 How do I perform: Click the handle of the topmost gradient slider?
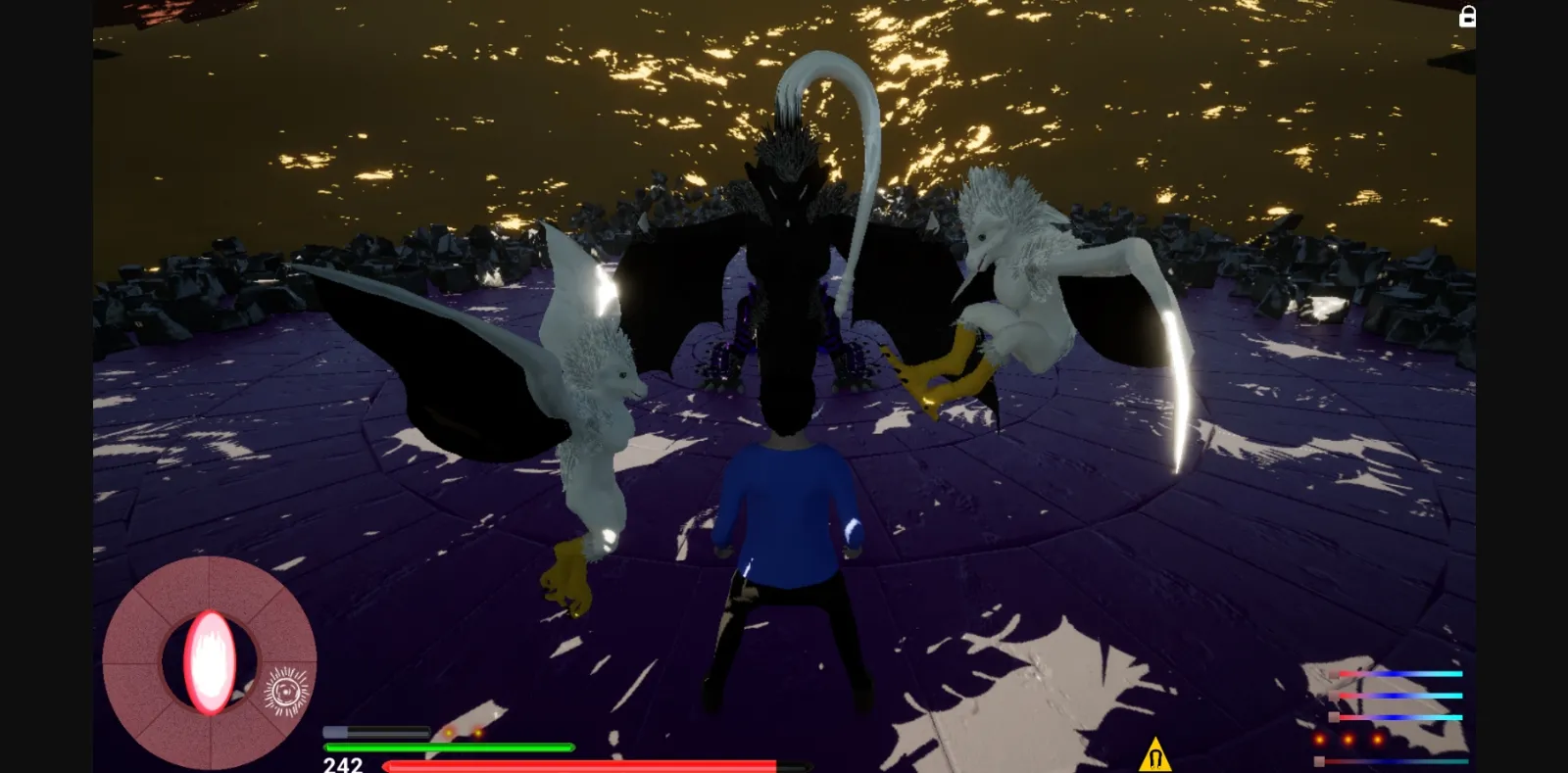(1334, 674)
